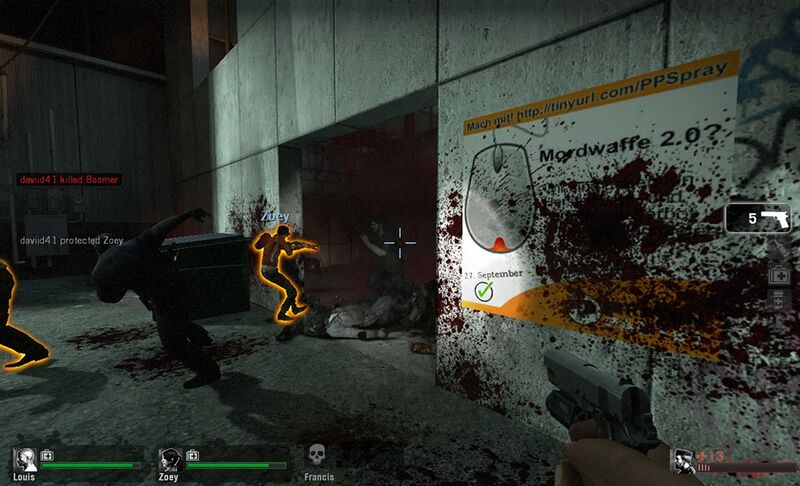Select the pistol weapon slot
Screen dimensions: 800x486
(x=757, y=218)
